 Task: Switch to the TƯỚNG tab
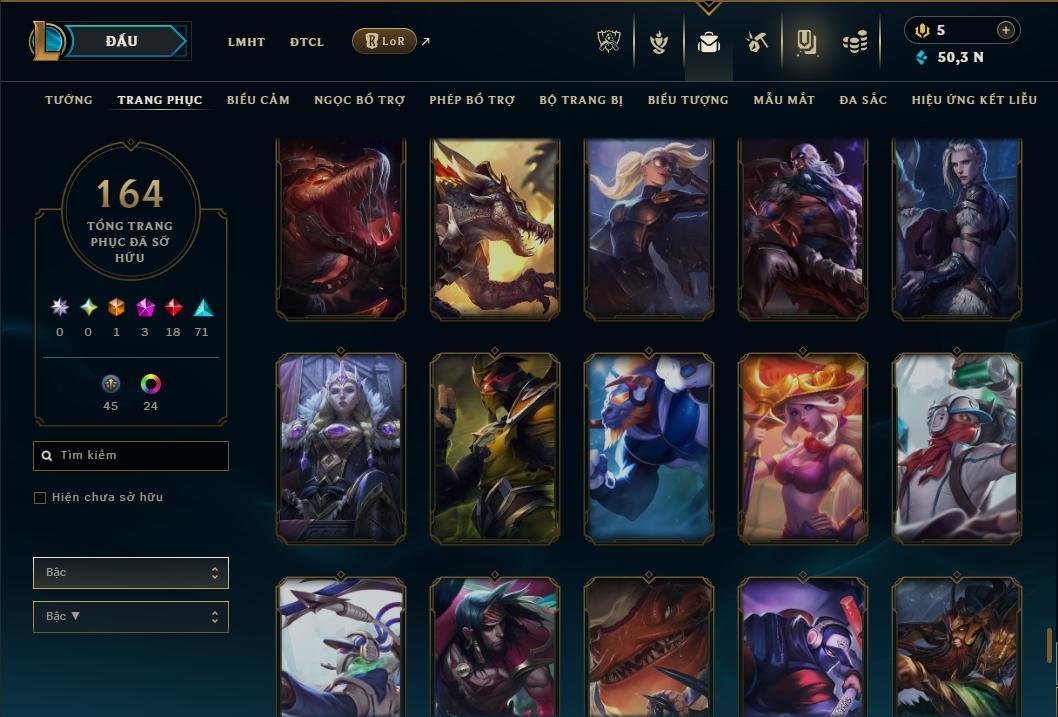[69, 100]
